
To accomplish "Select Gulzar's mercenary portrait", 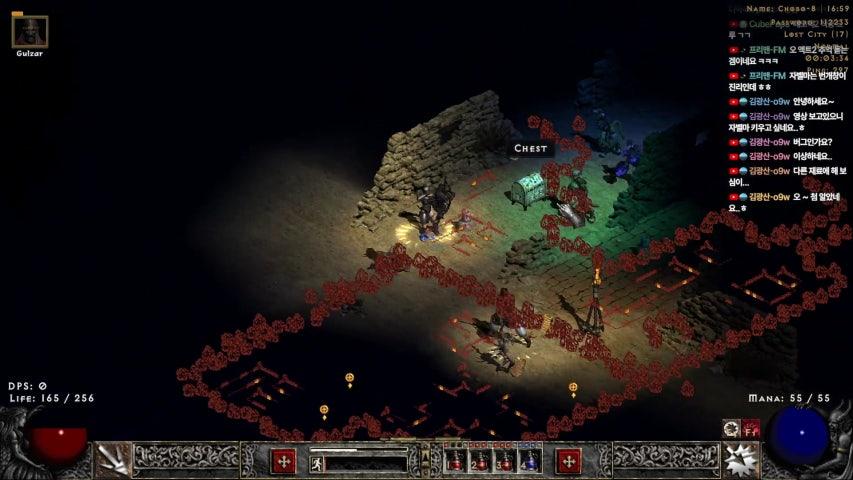I will [x=30, y=32].
